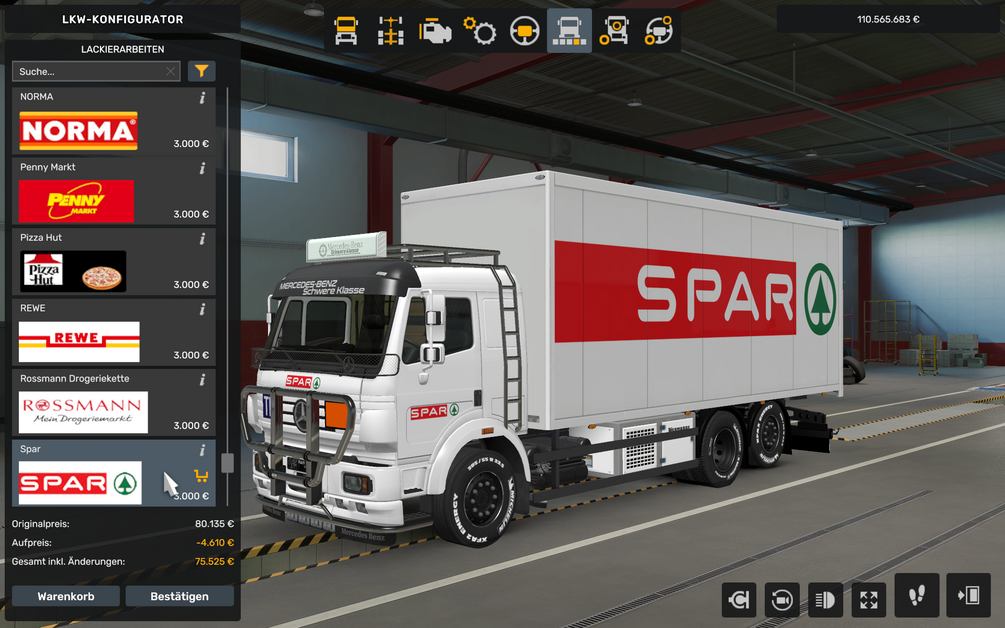Enter walk-around mode with the footprints button
This screenshot has height=628, width=1005.
916,597
